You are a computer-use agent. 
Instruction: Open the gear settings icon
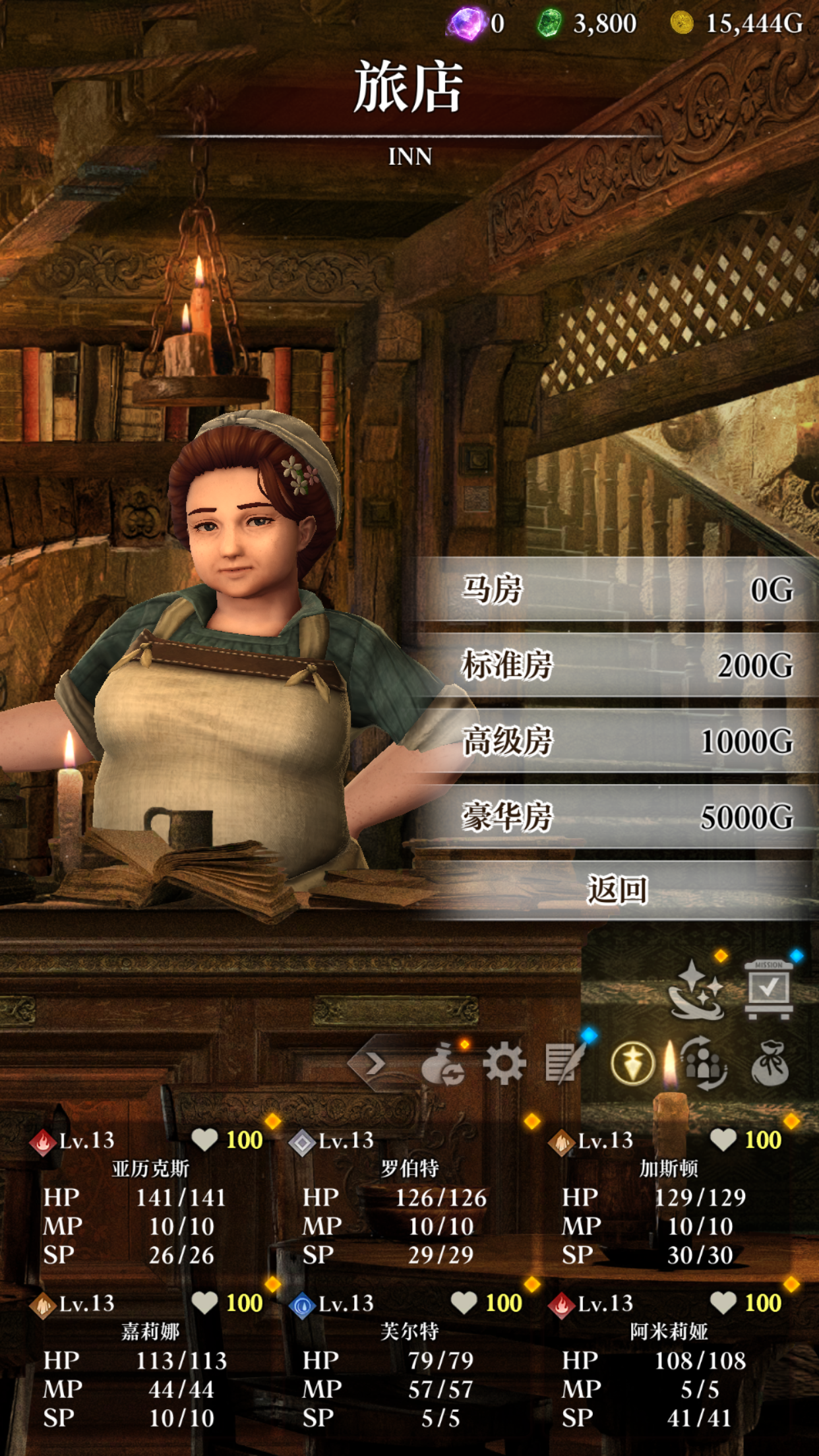[x=504, y=1063]
